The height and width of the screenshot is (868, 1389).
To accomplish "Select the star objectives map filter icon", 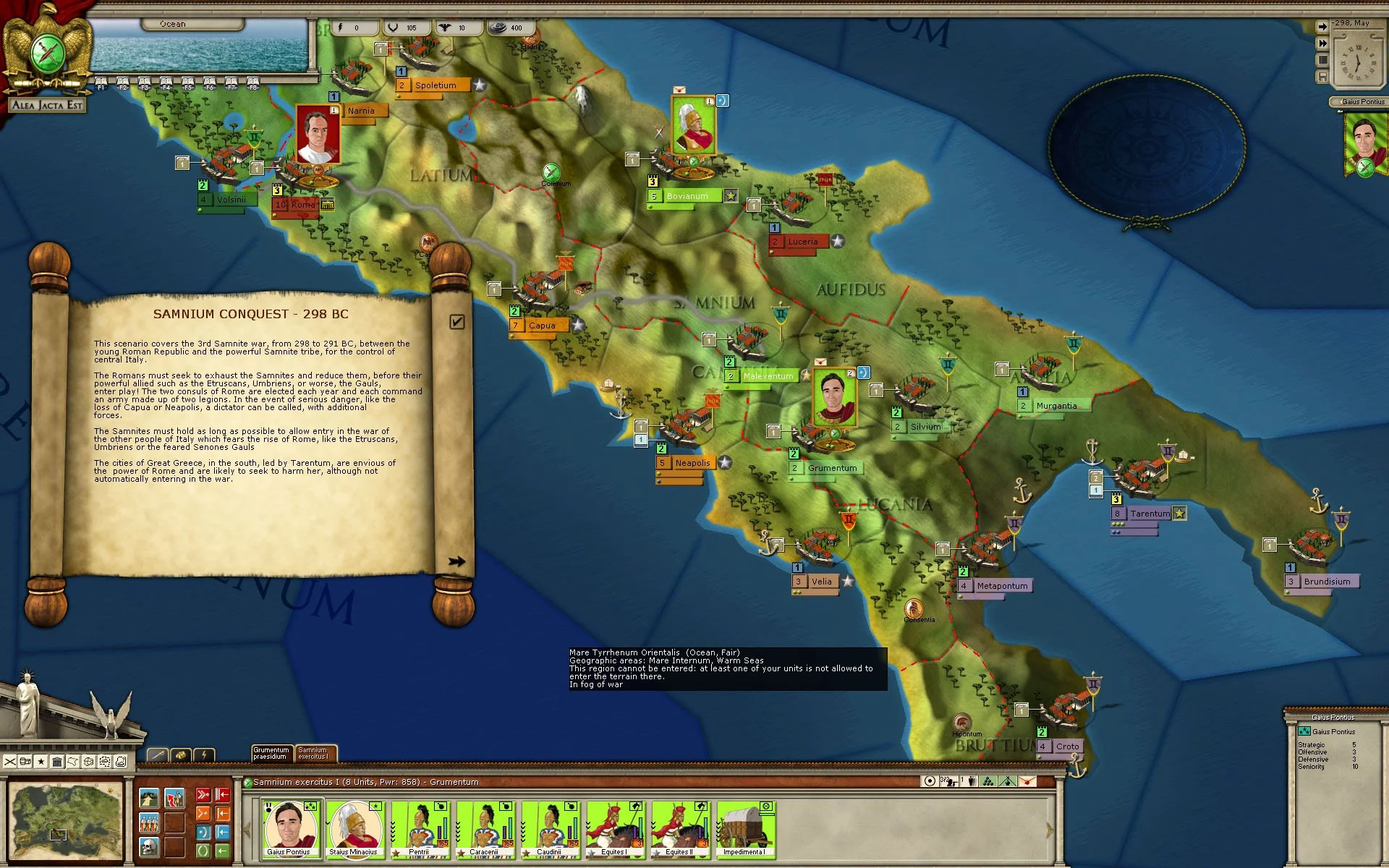I will pyautogui.click(x=41, y=761).
